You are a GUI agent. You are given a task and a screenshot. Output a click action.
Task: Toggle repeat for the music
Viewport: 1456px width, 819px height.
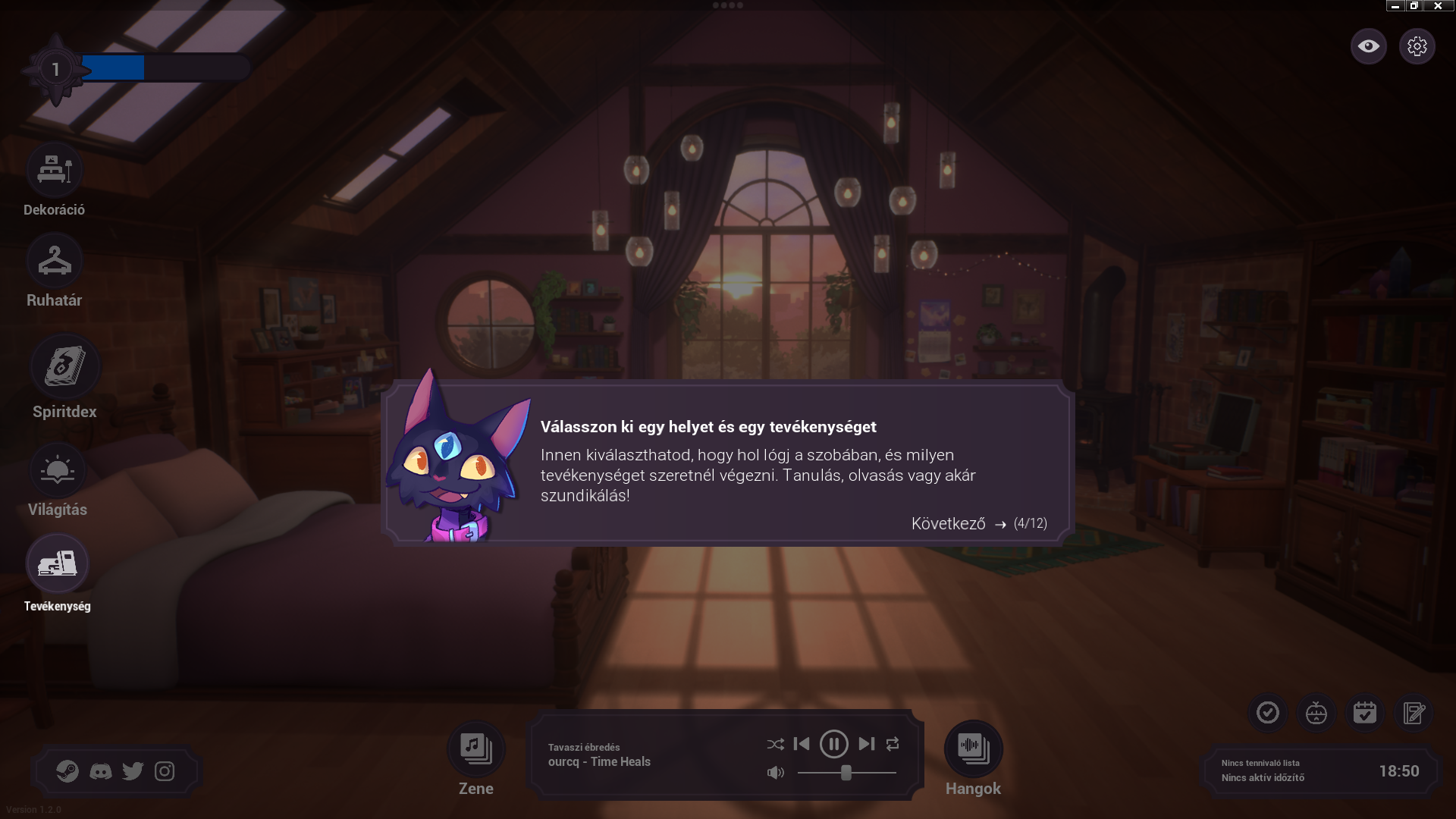(893, 744)
